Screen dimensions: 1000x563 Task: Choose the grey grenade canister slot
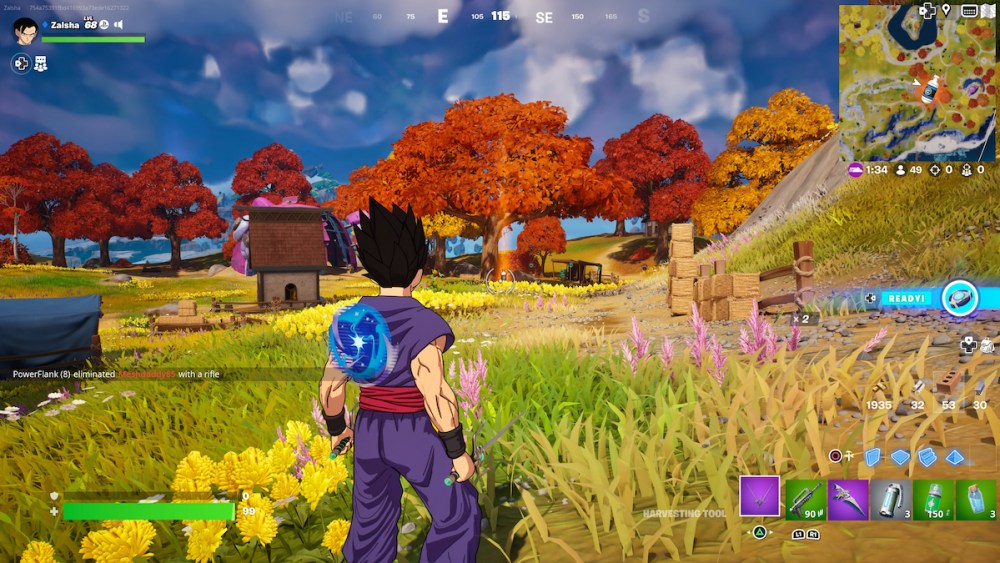(x=891, y=499)
